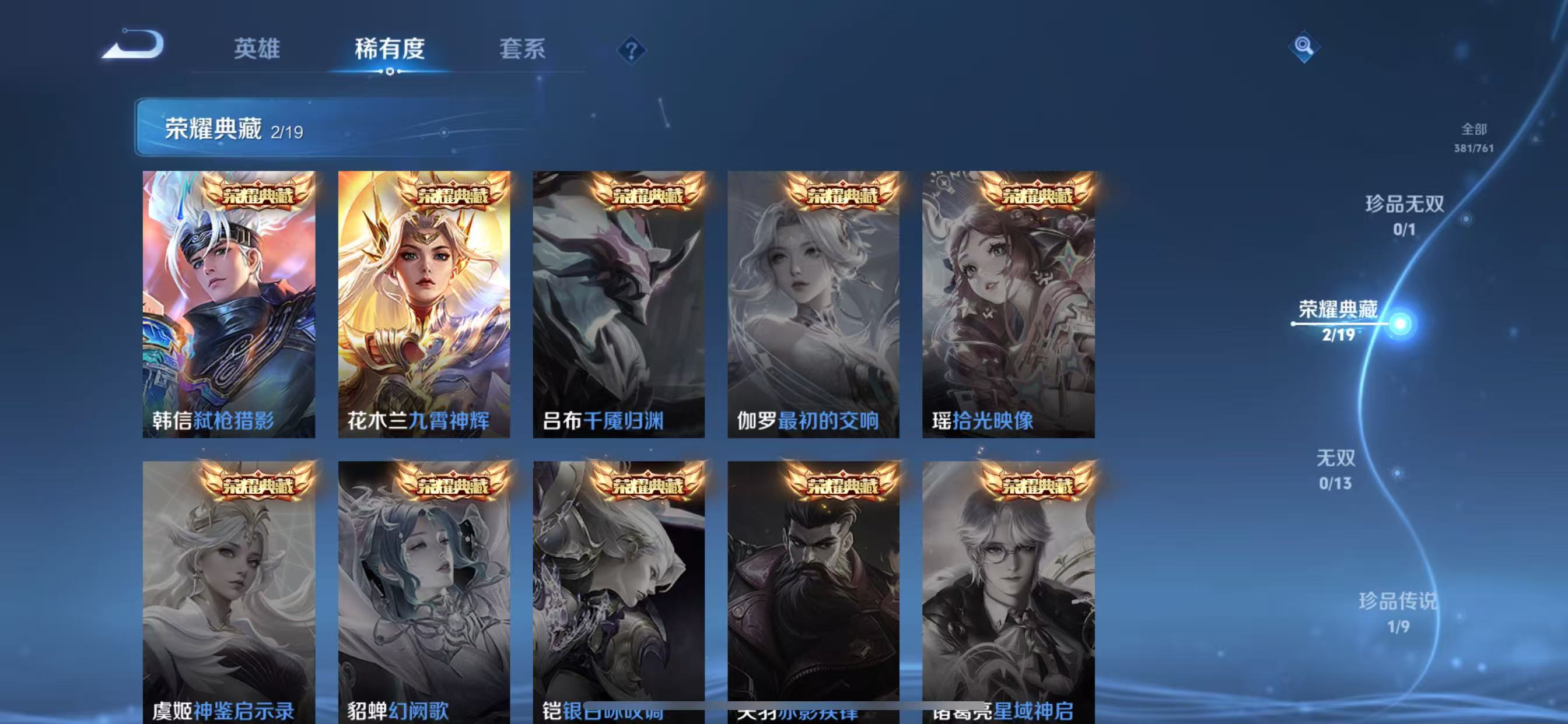Viewport: 1568px width, 724px height.
Task: Open the magnifier search icon
Action: point(1303,46)
